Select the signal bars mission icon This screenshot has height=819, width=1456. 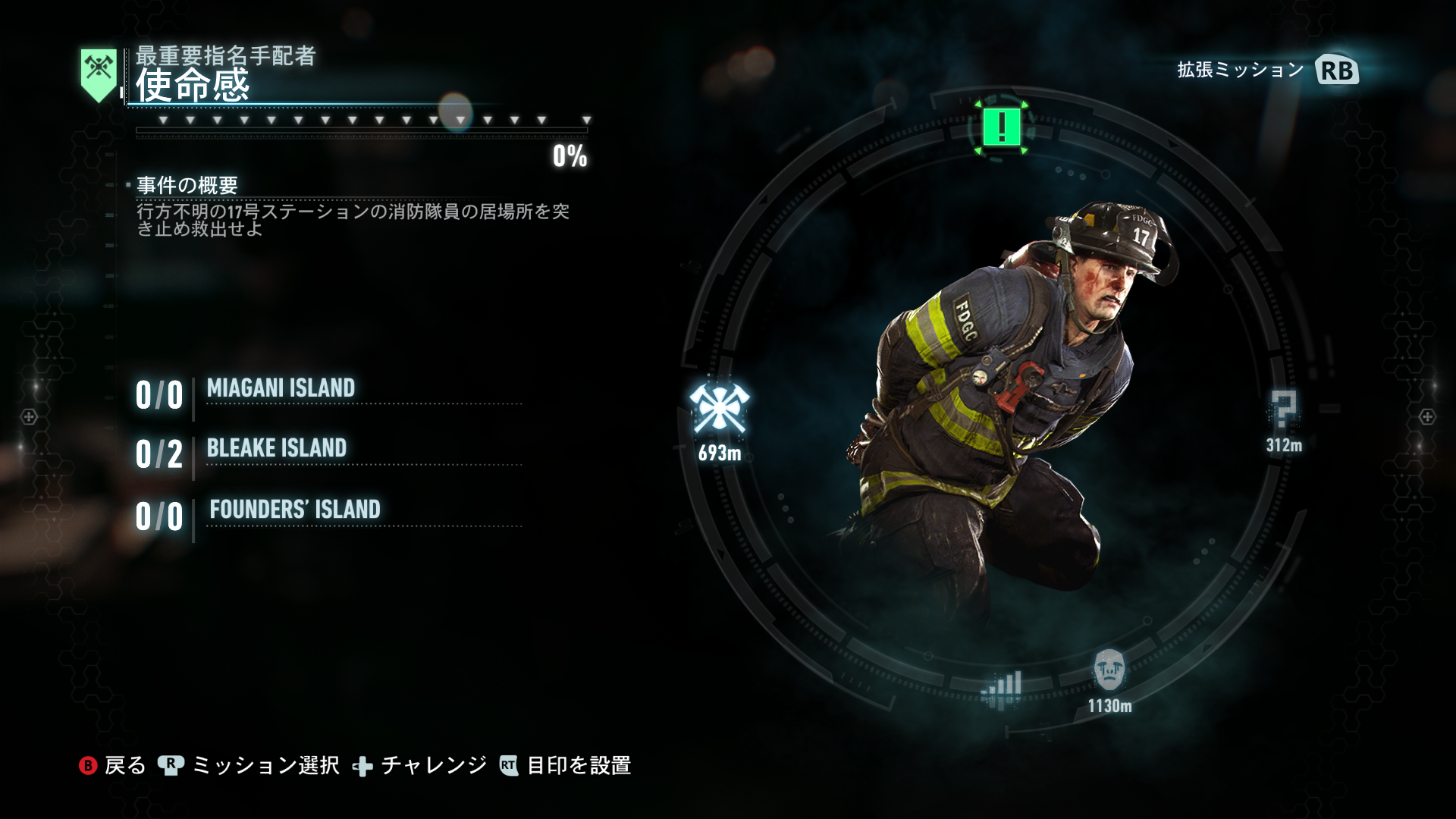1002,689
